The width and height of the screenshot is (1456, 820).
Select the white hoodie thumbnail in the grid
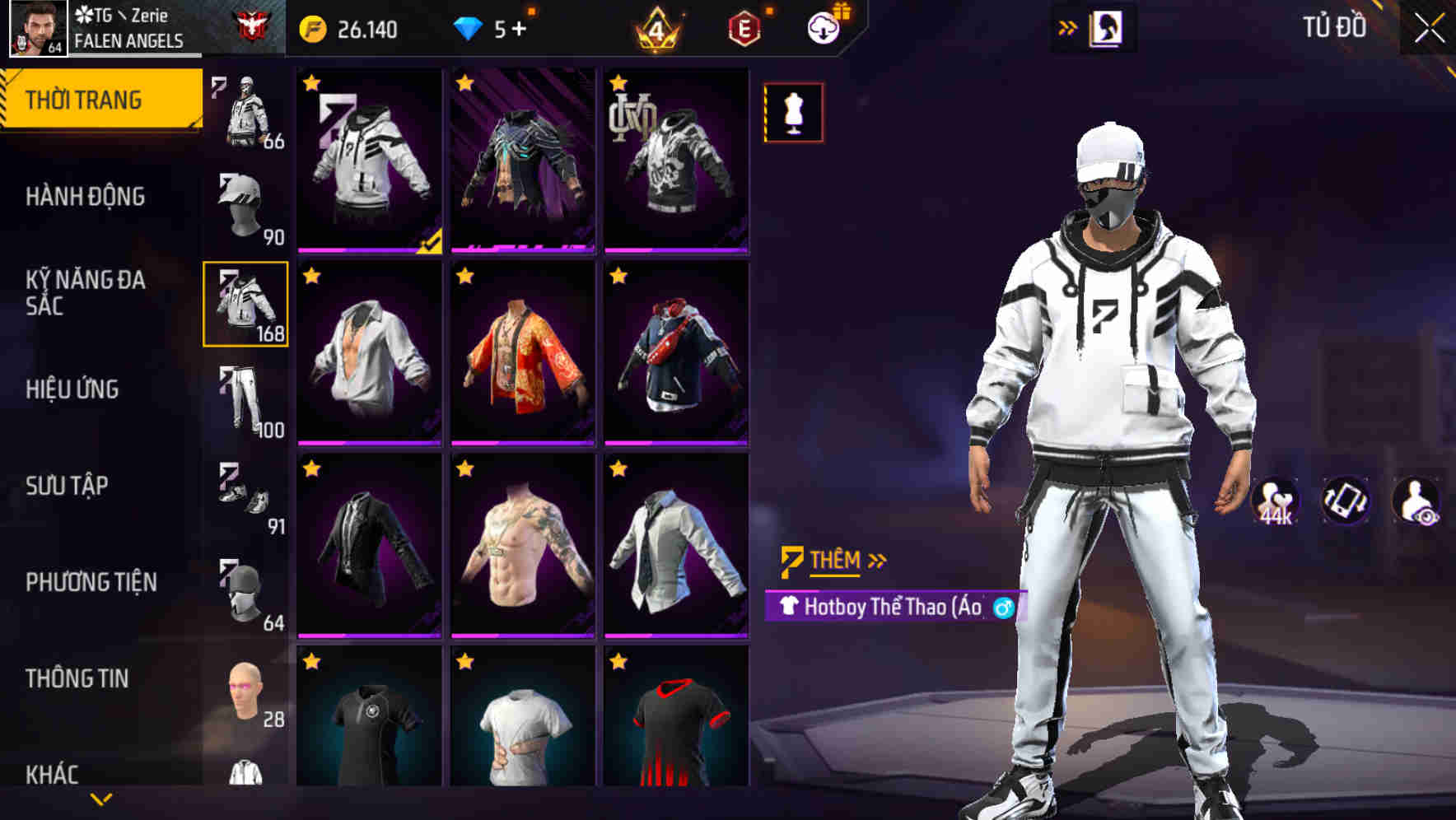368,161
